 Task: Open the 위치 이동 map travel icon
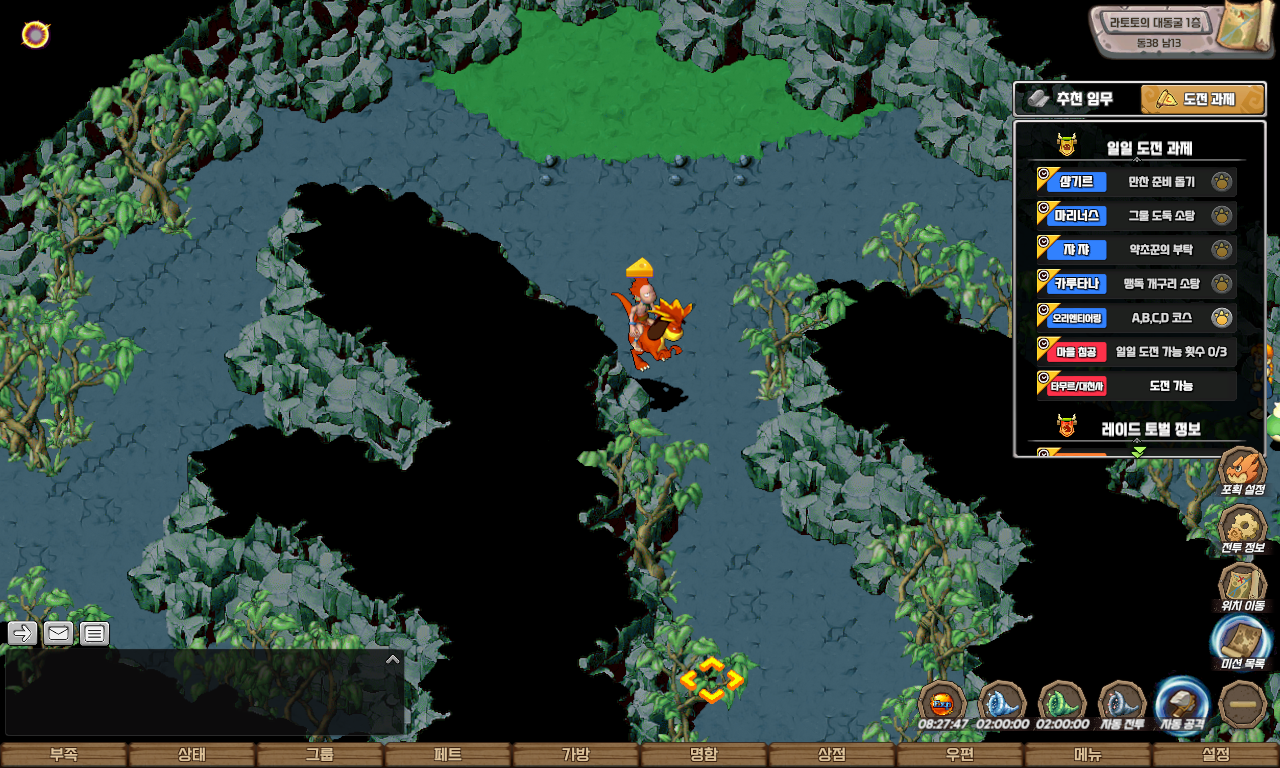1243,586
